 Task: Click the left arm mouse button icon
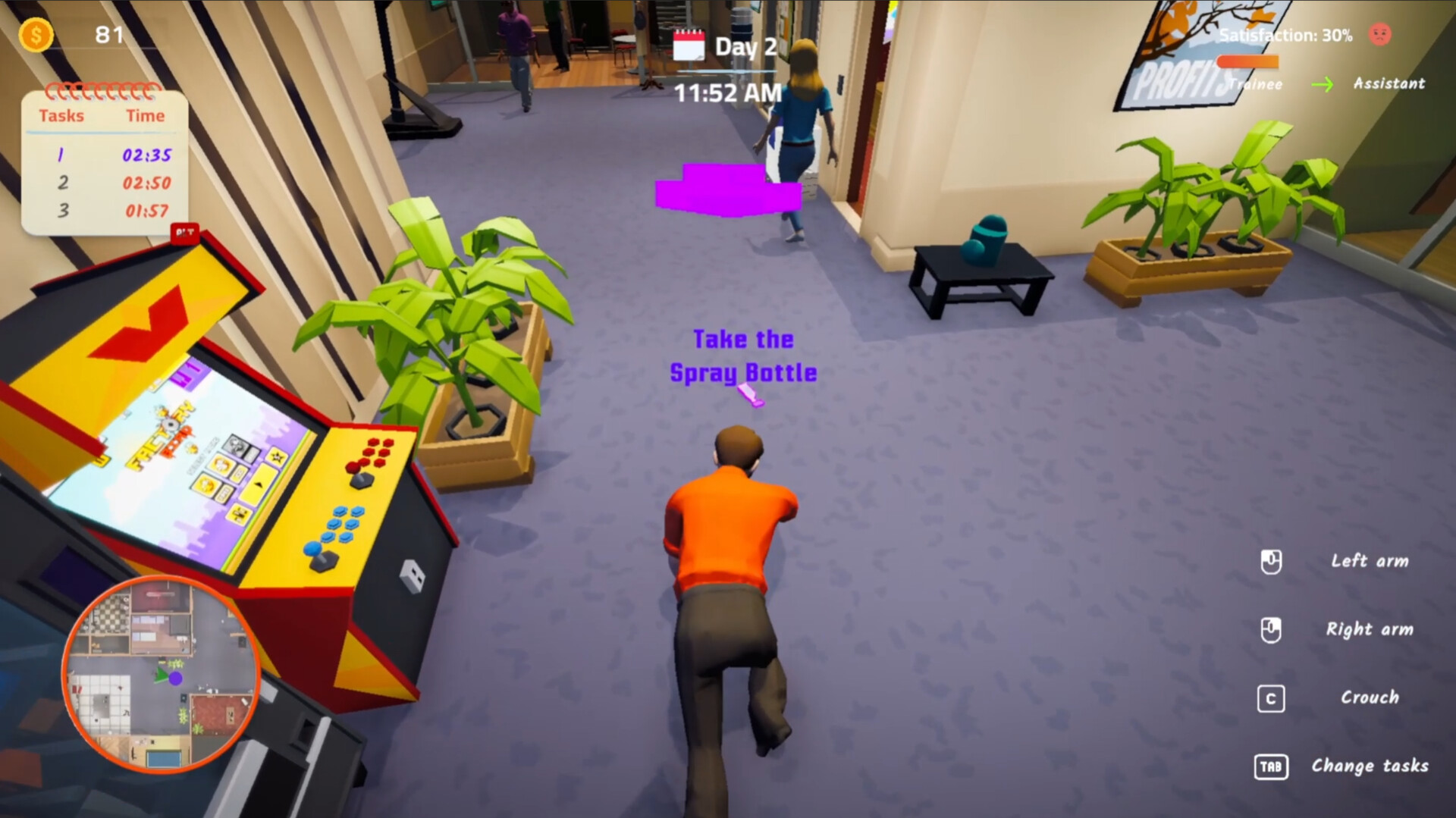pyautogui.click(x=1272, y=562)
